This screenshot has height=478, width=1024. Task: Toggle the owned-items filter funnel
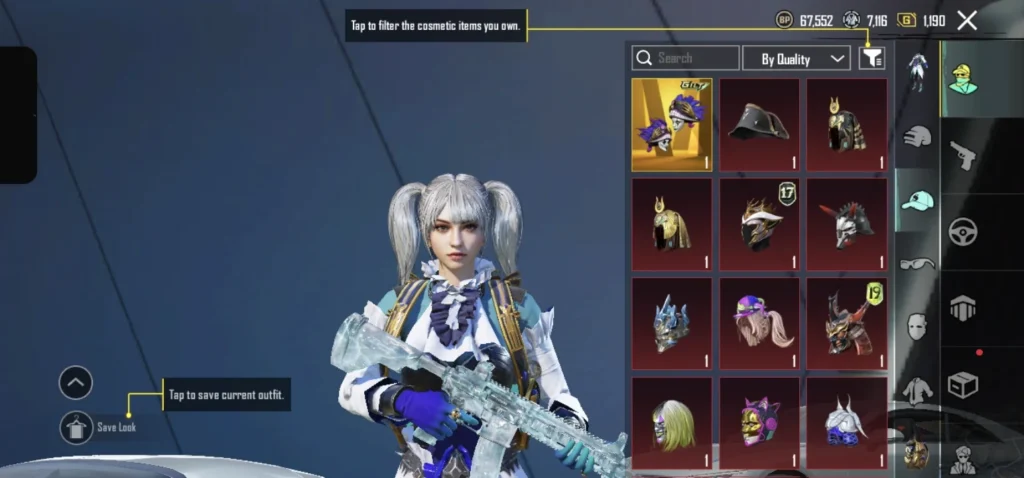(872, 59)
